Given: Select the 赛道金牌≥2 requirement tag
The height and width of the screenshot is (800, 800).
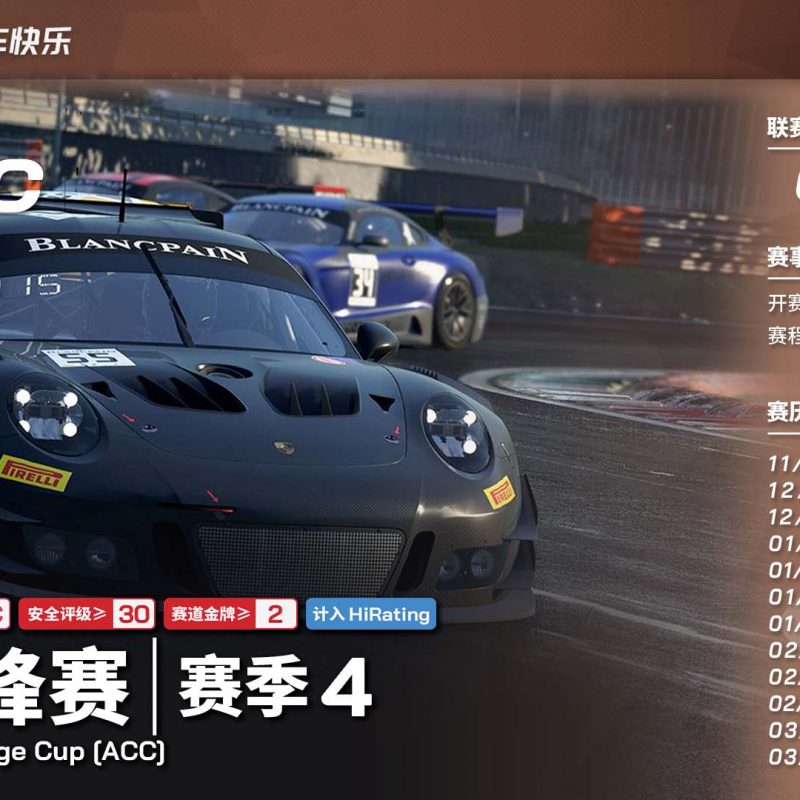Looking at the screenshot, I should pos(230,614).
